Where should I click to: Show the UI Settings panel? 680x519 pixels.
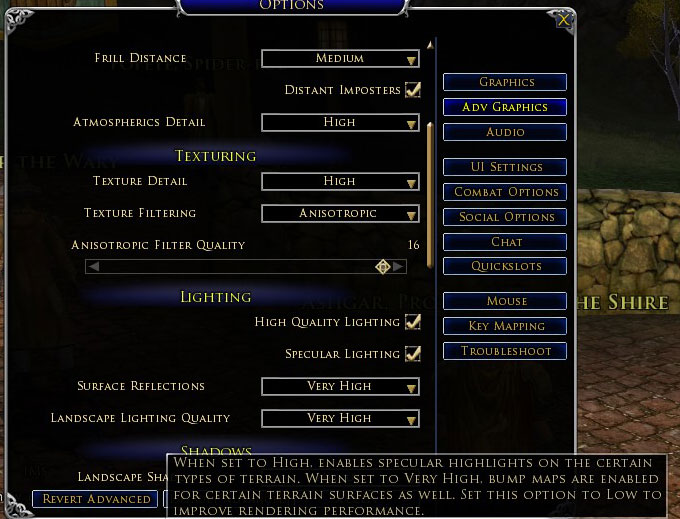tap(505, 167)
